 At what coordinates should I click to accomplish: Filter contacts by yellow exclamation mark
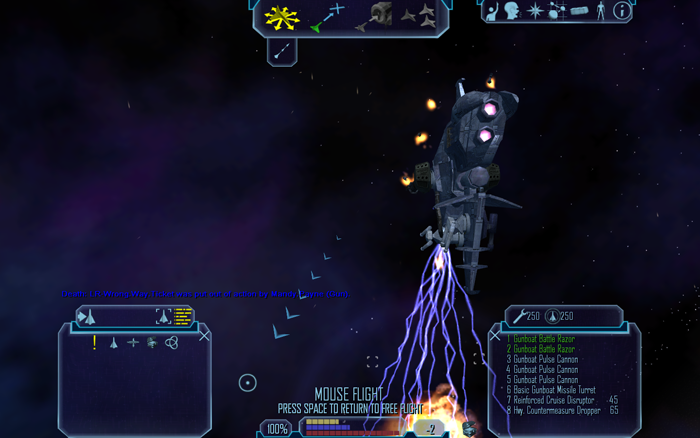tap(95, 342)
